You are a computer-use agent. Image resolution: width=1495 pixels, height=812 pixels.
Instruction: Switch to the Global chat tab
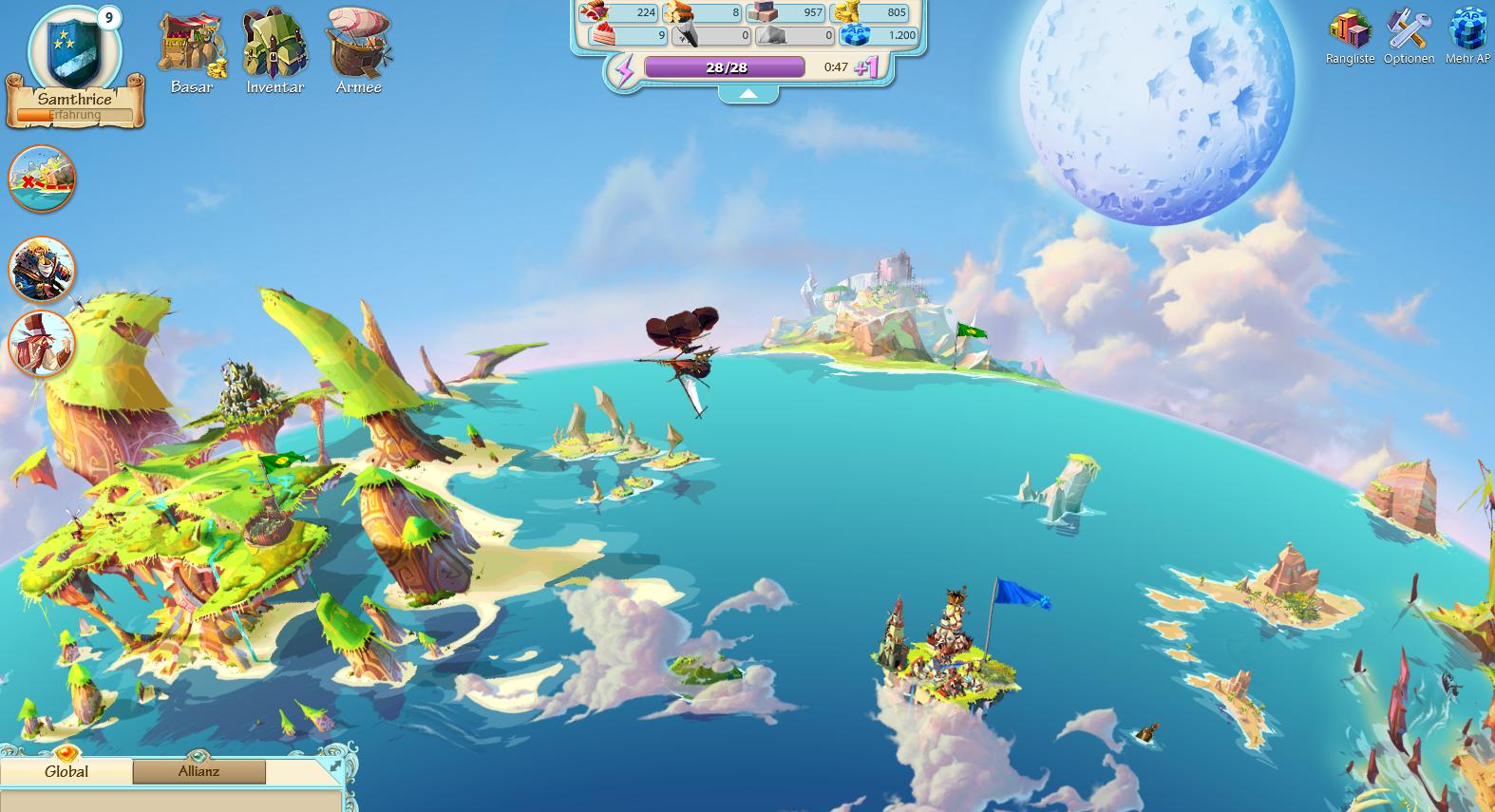pos(67,771)
